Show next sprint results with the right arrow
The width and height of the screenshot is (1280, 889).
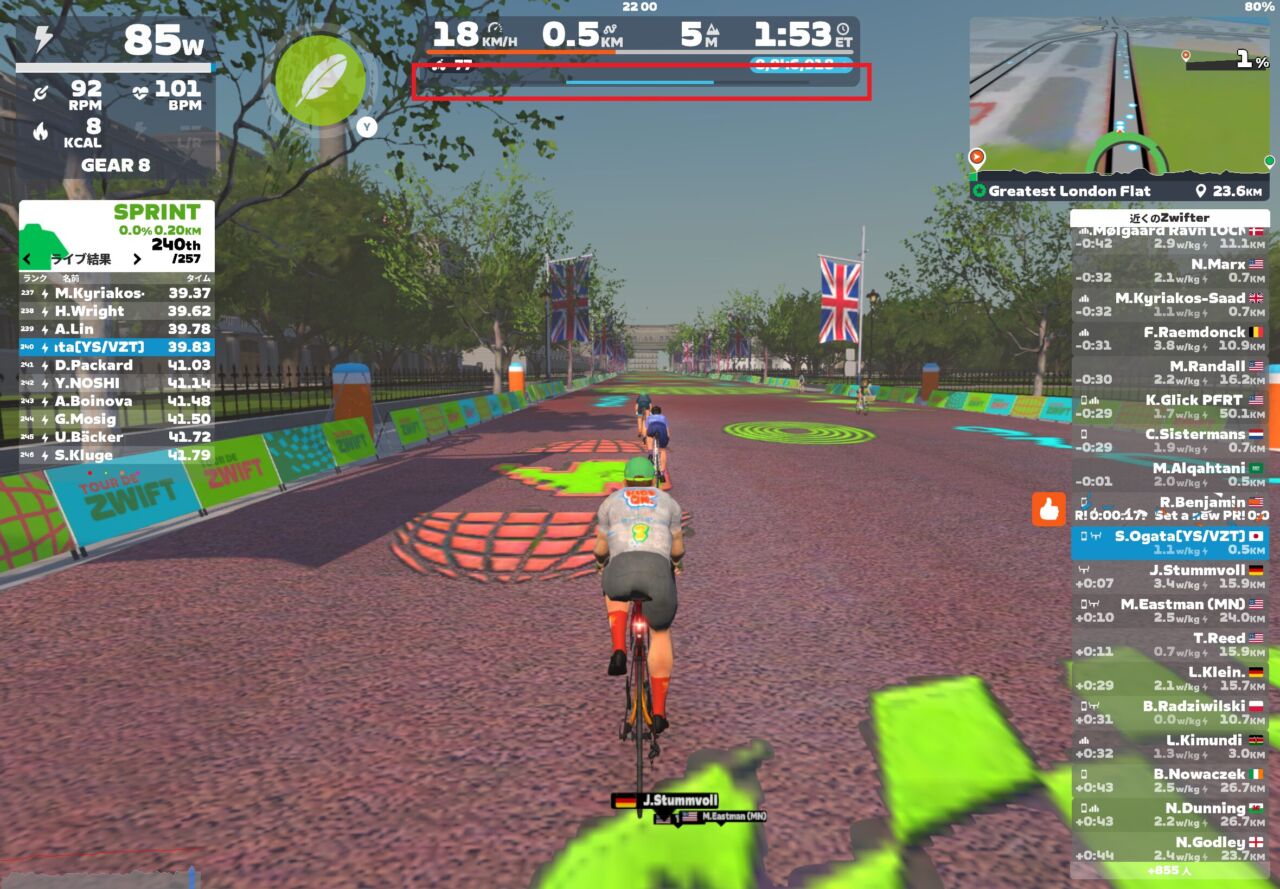pos(137,259)
